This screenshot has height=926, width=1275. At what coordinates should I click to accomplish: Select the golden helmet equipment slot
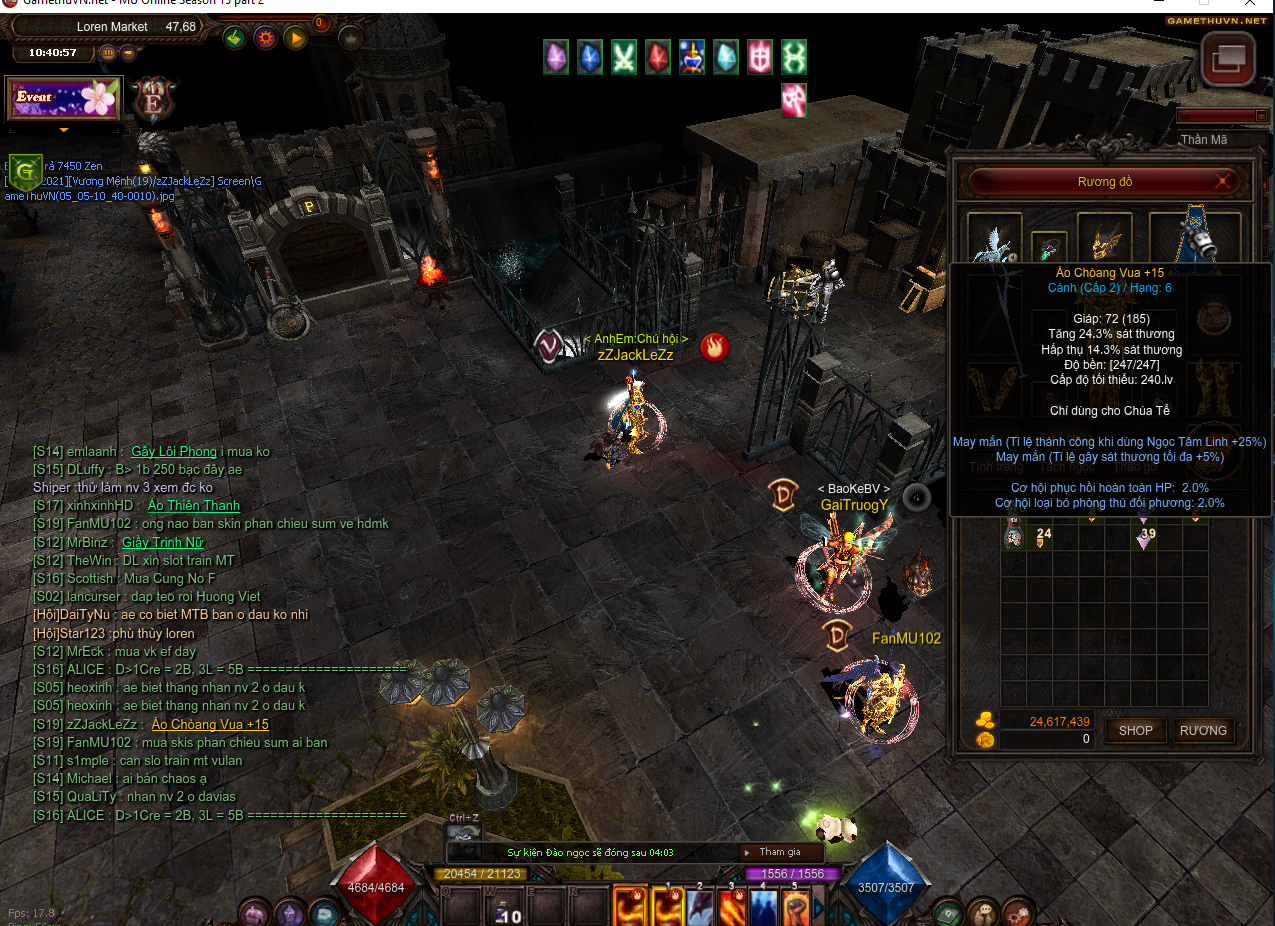coord(1104,240)
